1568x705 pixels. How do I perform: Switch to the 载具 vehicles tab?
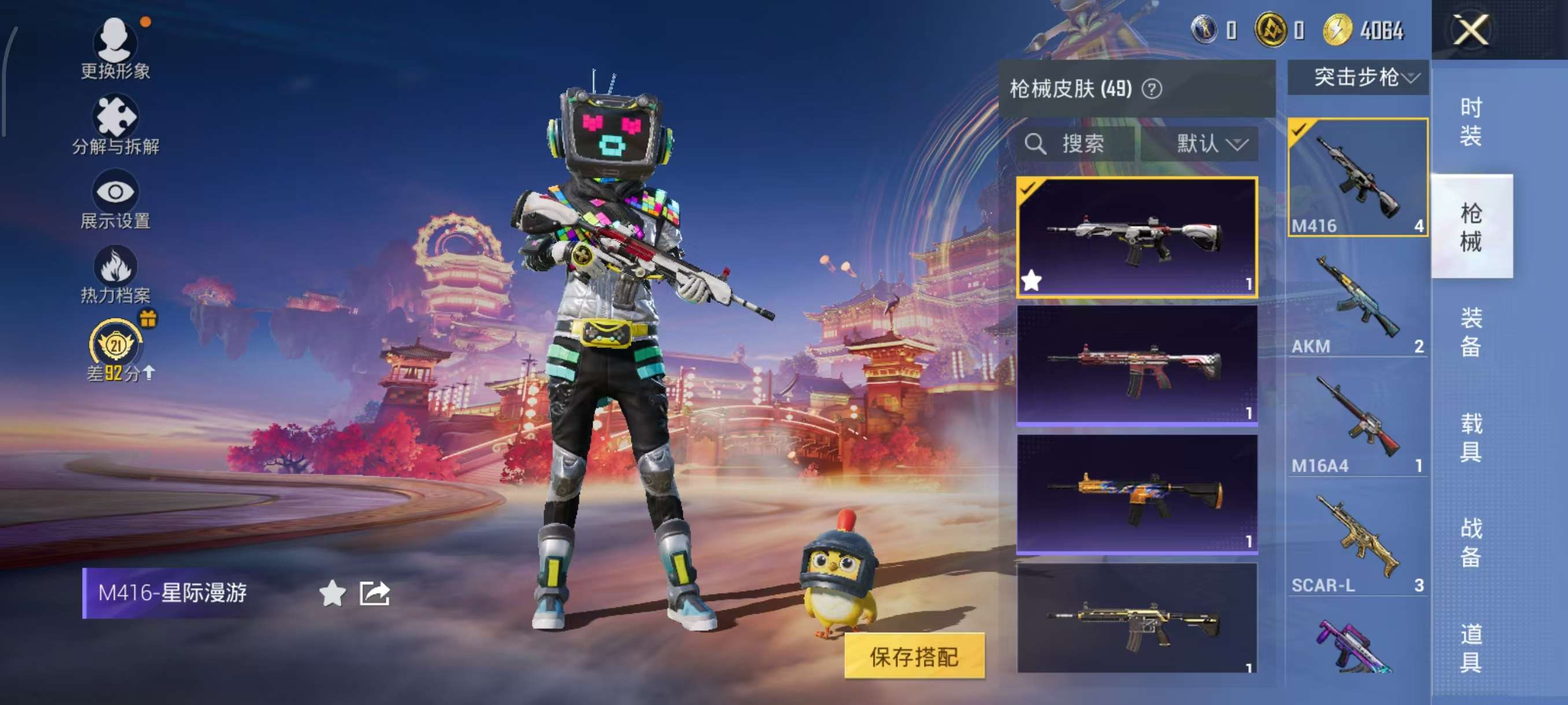pos(1470,437)
